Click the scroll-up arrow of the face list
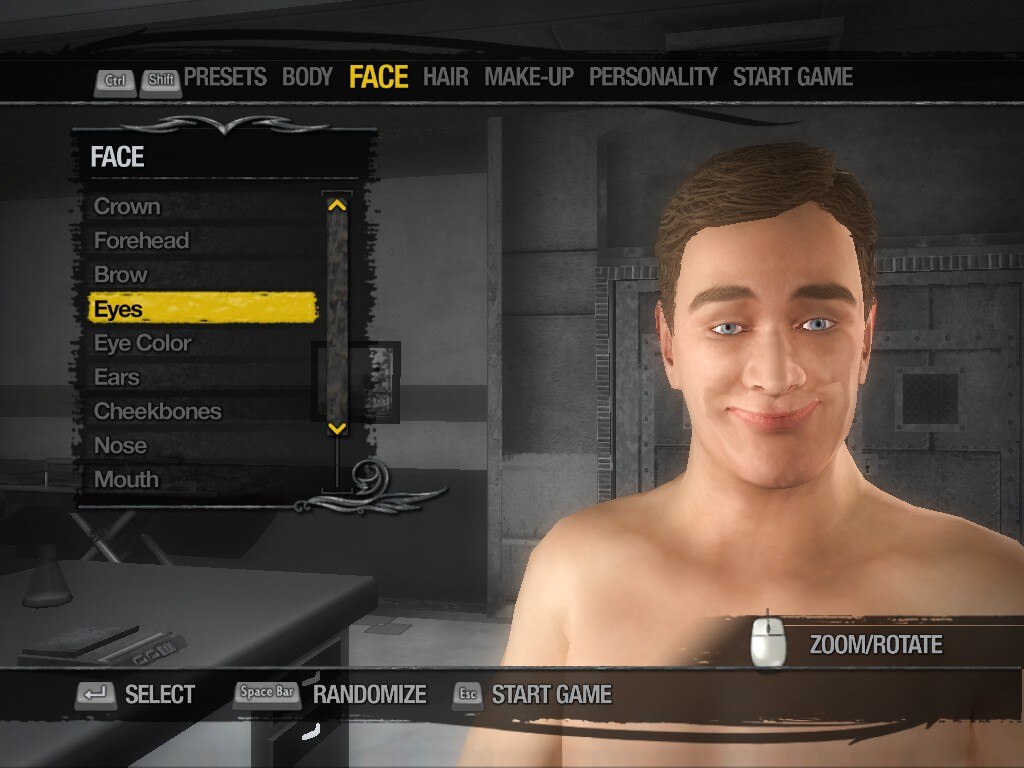This screenshot has height=768, width=1024. pos(337,205)
